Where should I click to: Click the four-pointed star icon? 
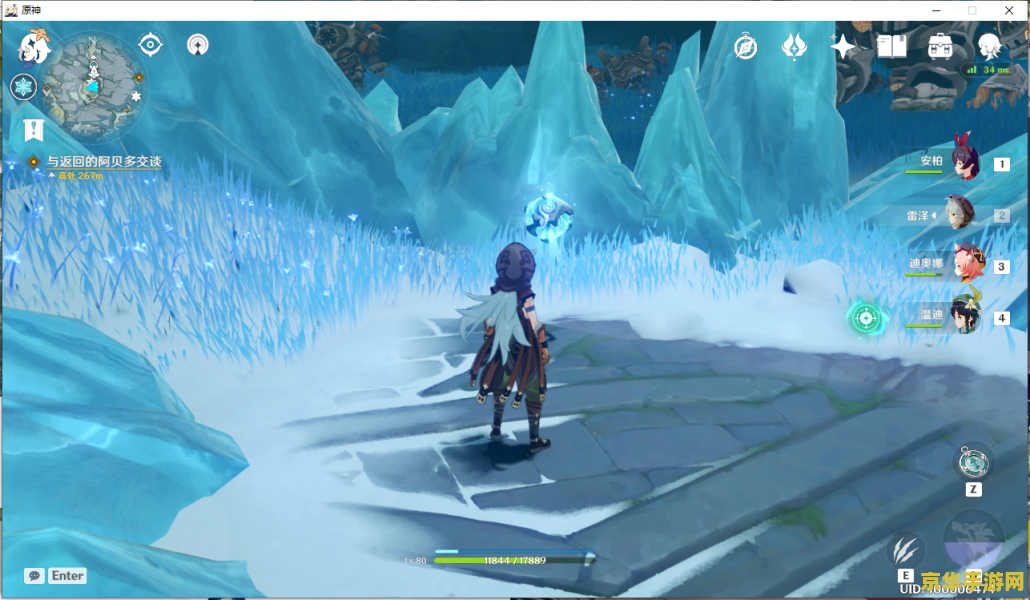[x=843, y=46]
